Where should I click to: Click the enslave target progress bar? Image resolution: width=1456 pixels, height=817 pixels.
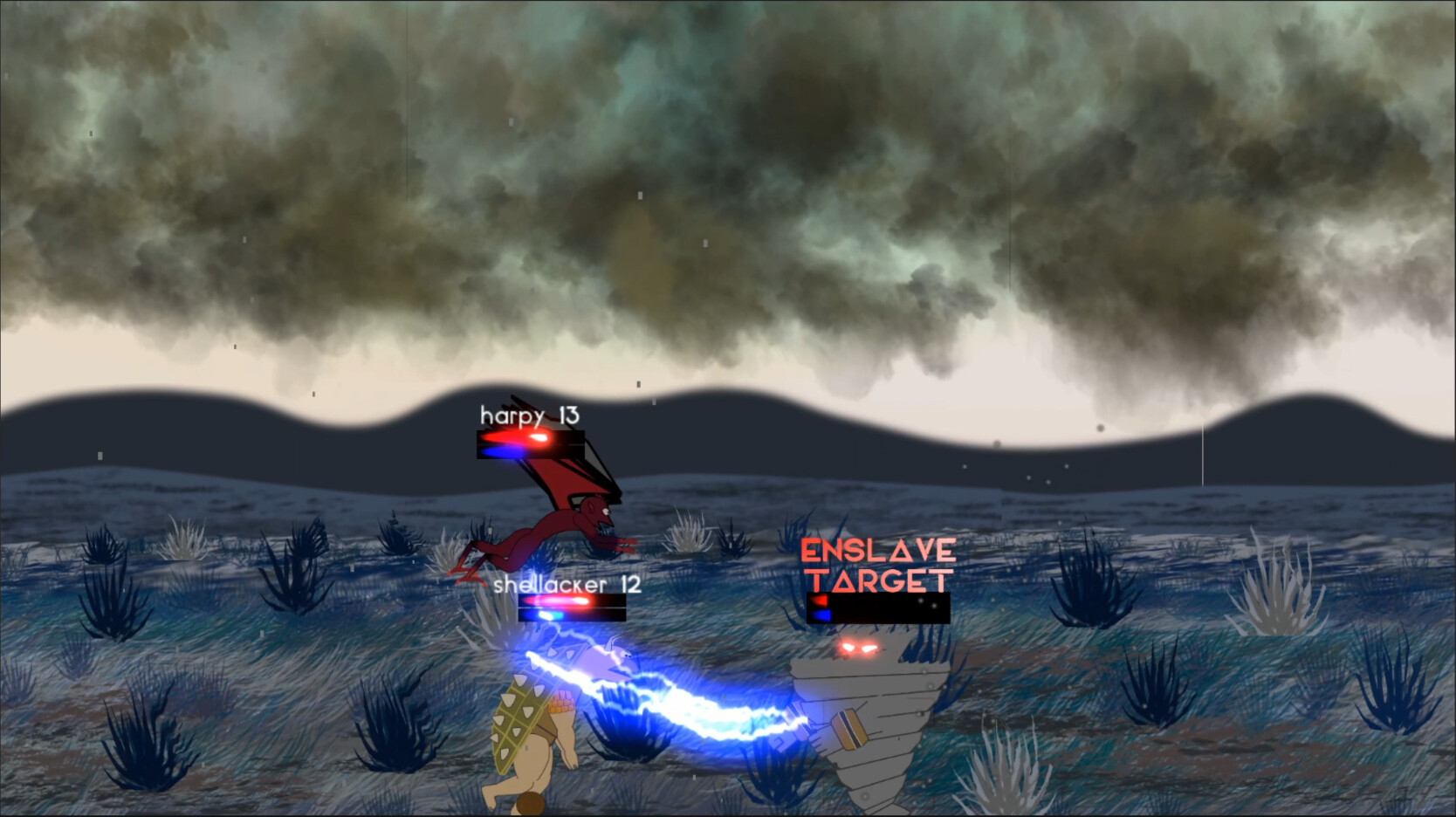pyautogui.click(x=873, y=609)
